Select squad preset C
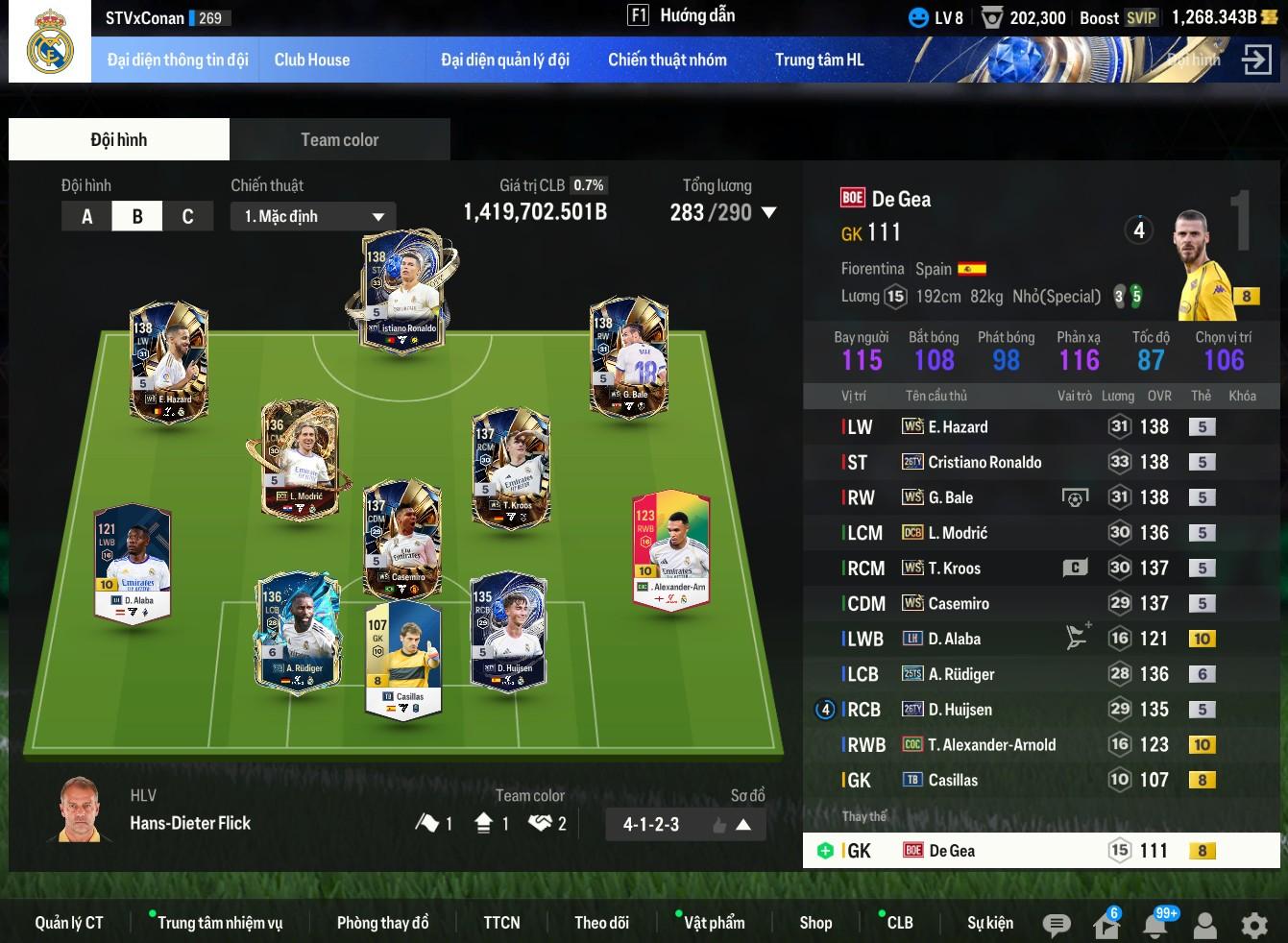Viewport: 1288px width, 943px height. (x=187, y=216)
